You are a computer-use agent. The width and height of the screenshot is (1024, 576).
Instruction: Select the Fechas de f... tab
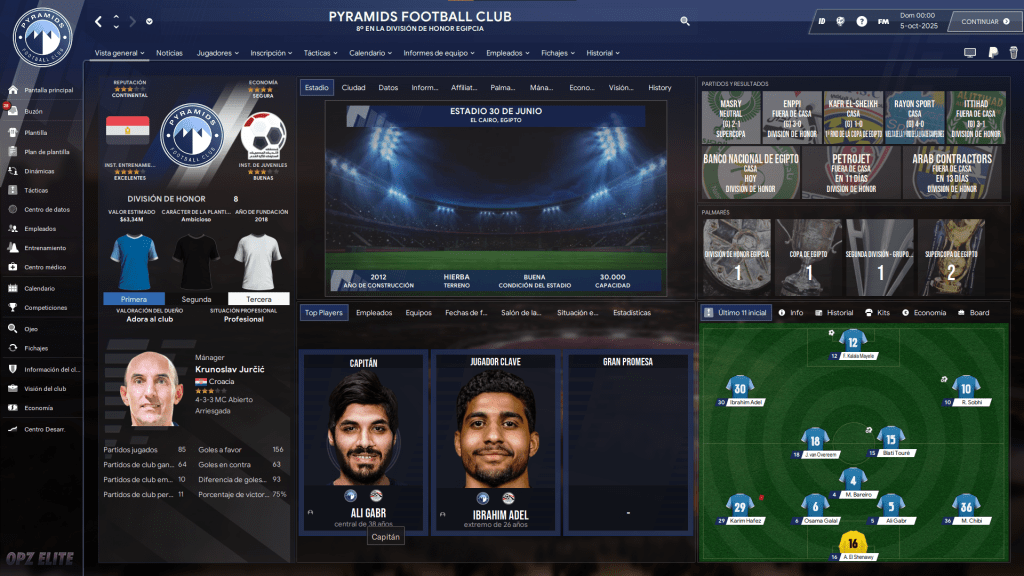point(466,313)
